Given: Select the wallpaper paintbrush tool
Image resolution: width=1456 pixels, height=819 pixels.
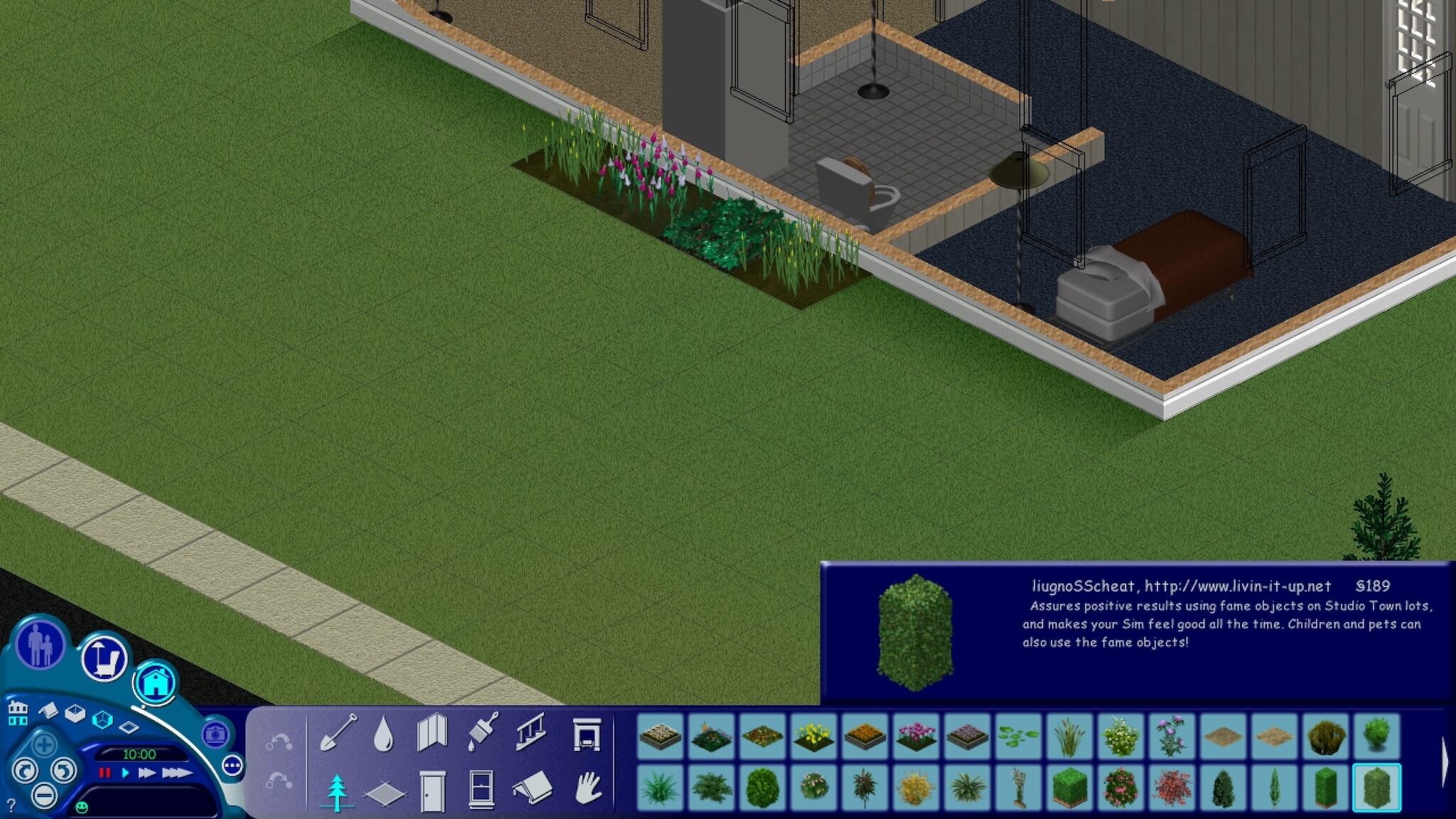Looking at the screenshot, I should point(482,733).
